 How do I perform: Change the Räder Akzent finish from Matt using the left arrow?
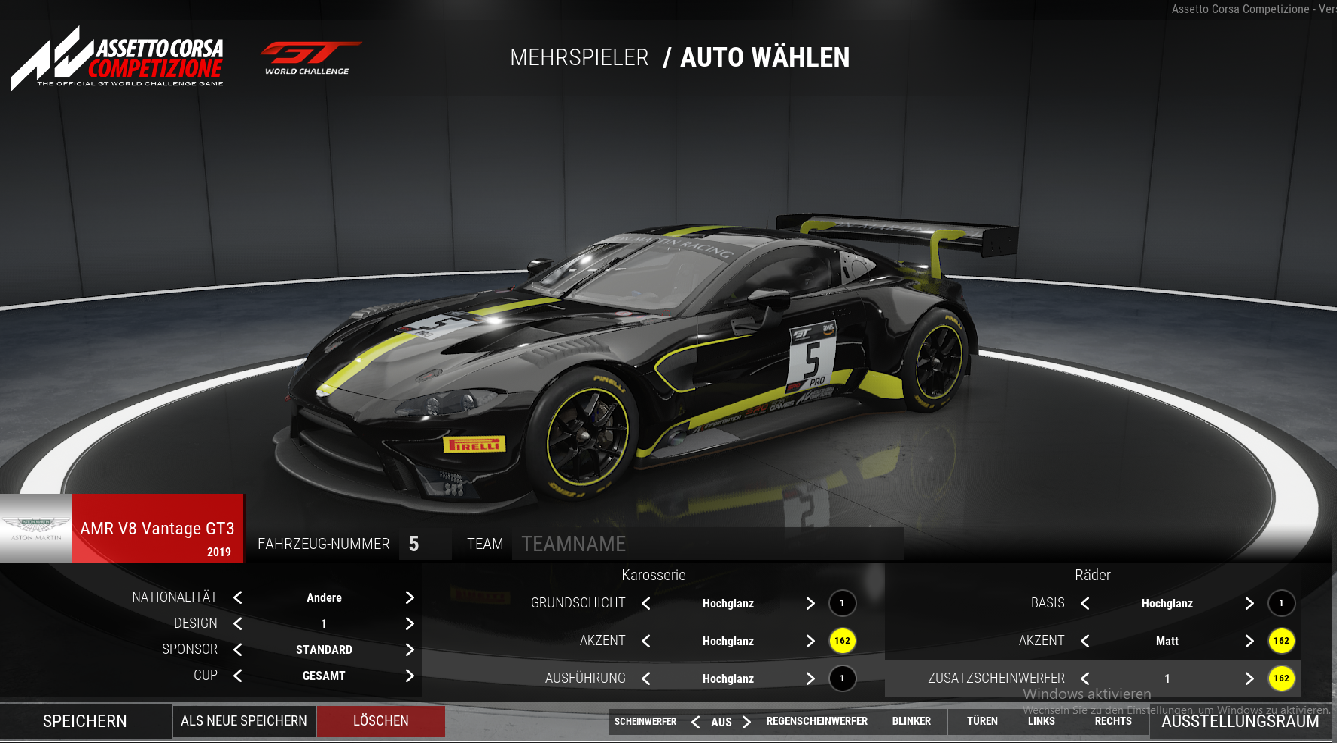point(1085,641)
